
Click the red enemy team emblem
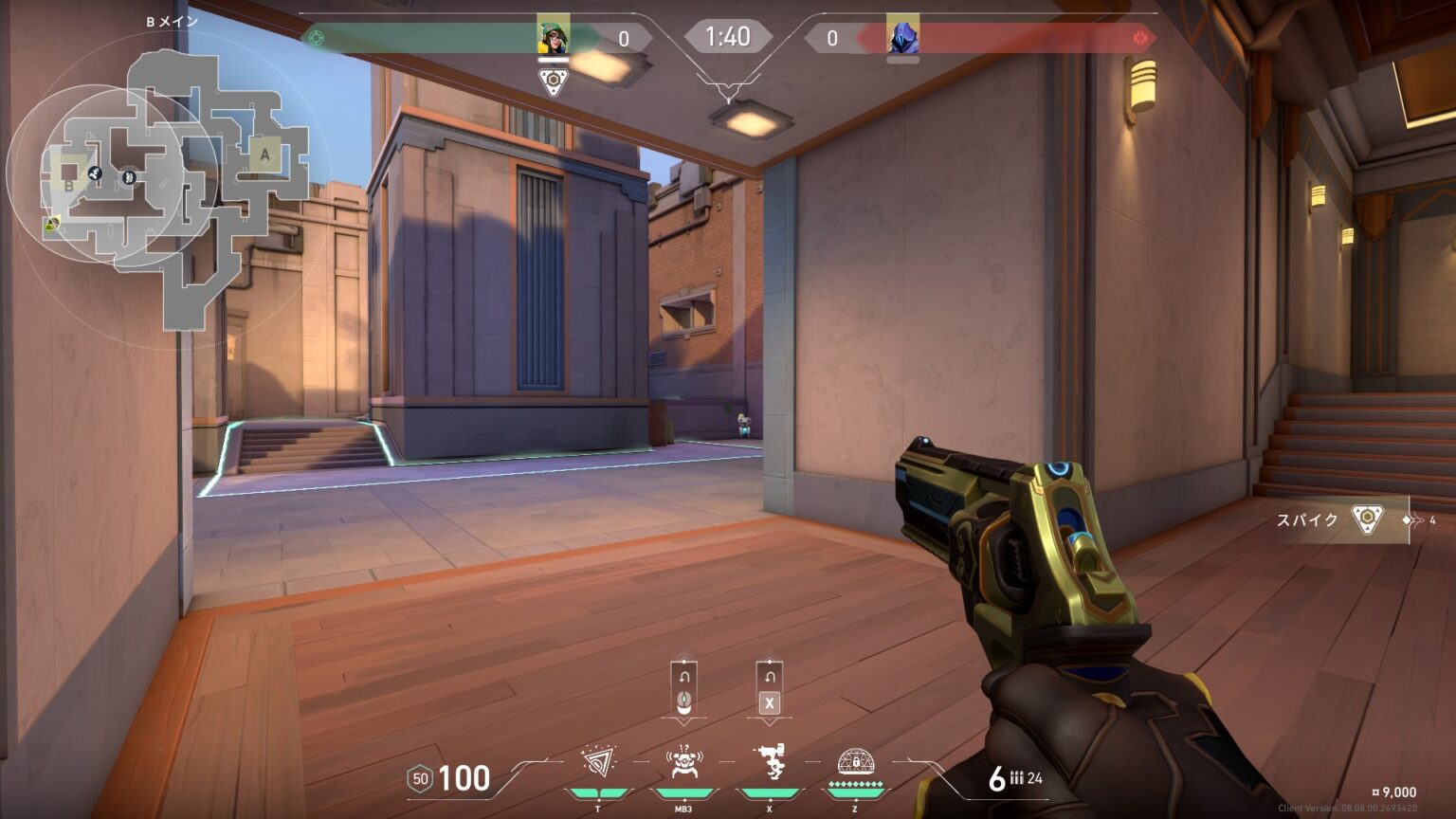pos(1140,38)
